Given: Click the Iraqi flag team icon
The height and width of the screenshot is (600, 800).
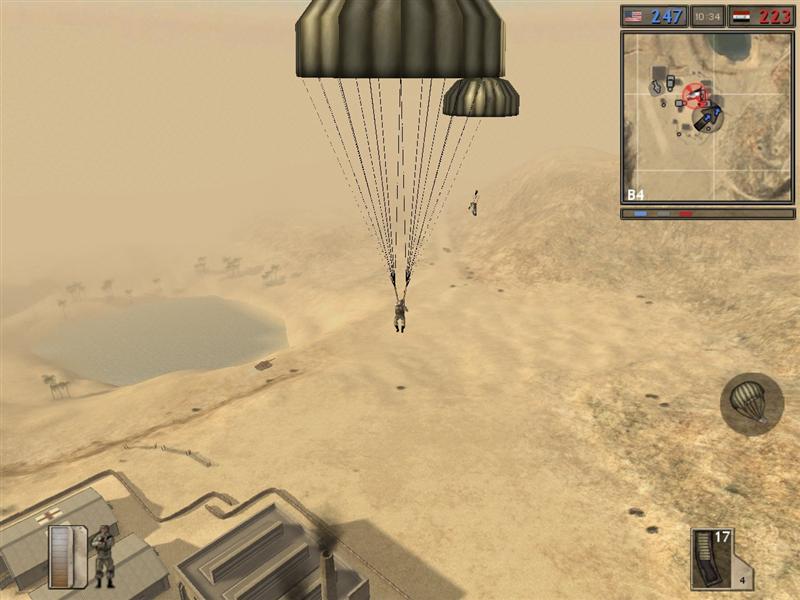Looking at the screenshot, I should pos(741,16).
